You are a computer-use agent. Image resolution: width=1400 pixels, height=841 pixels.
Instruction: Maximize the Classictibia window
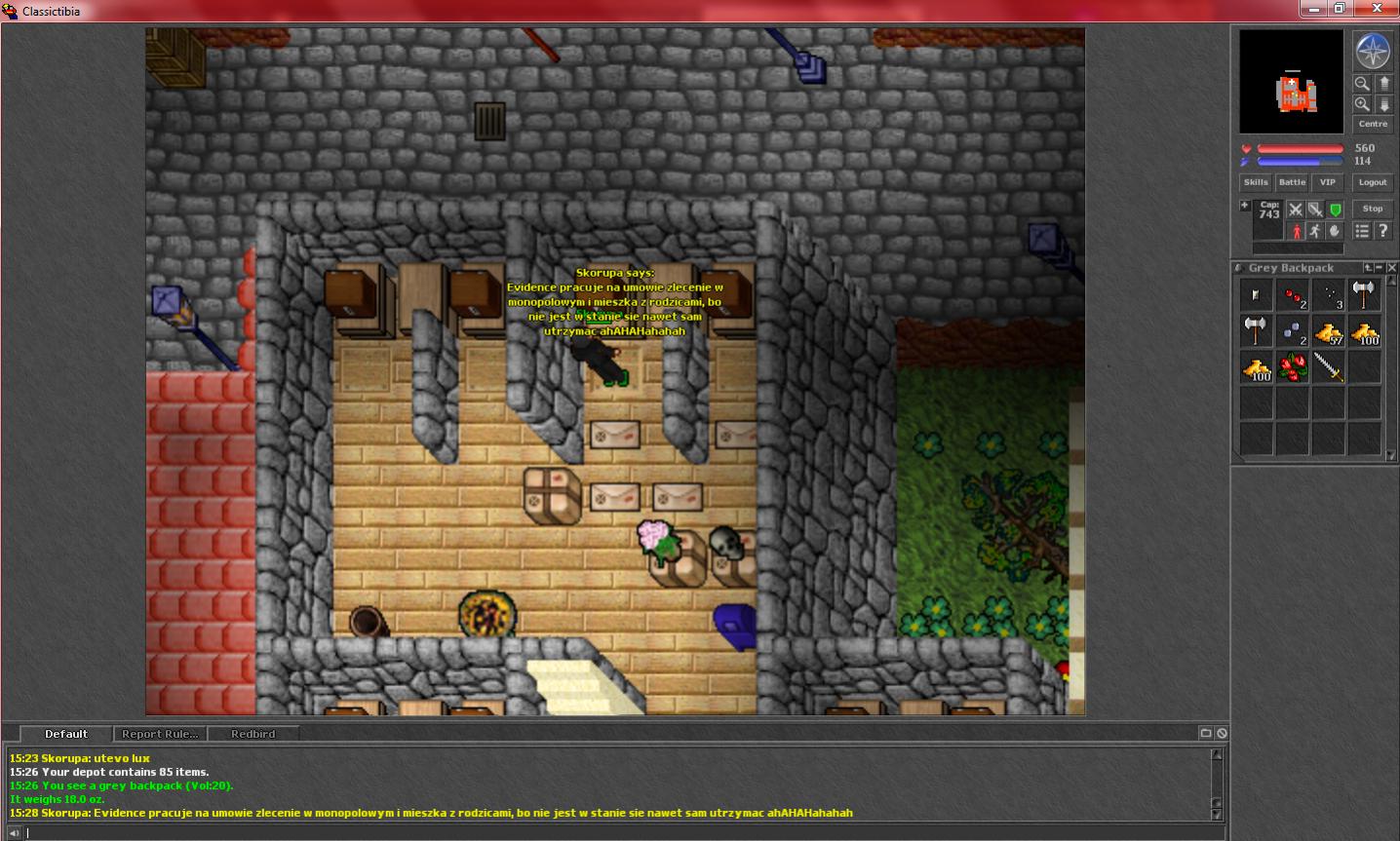point(1341,9)
